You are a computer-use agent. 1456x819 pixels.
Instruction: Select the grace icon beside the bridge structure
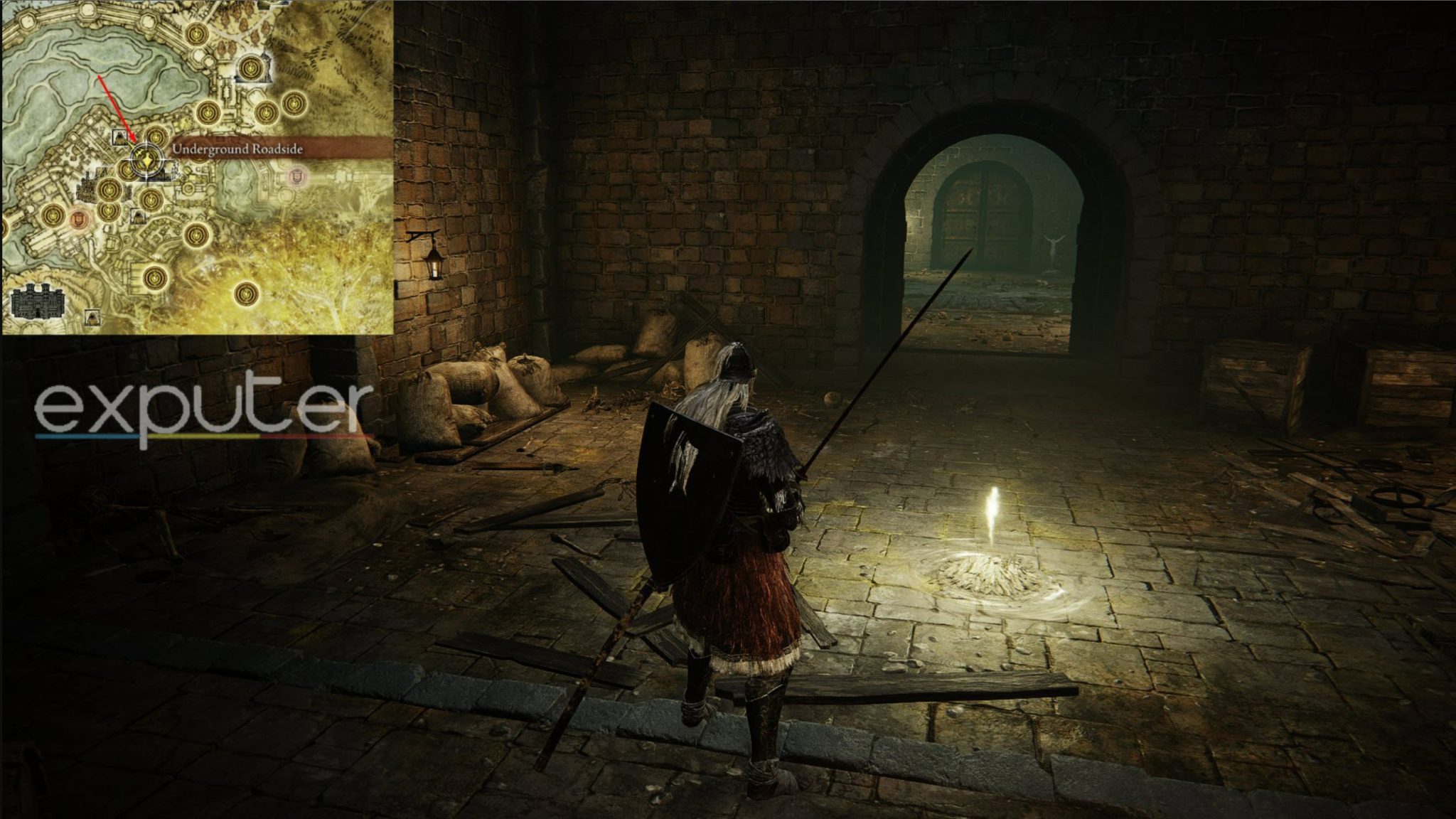click(250, 66)
